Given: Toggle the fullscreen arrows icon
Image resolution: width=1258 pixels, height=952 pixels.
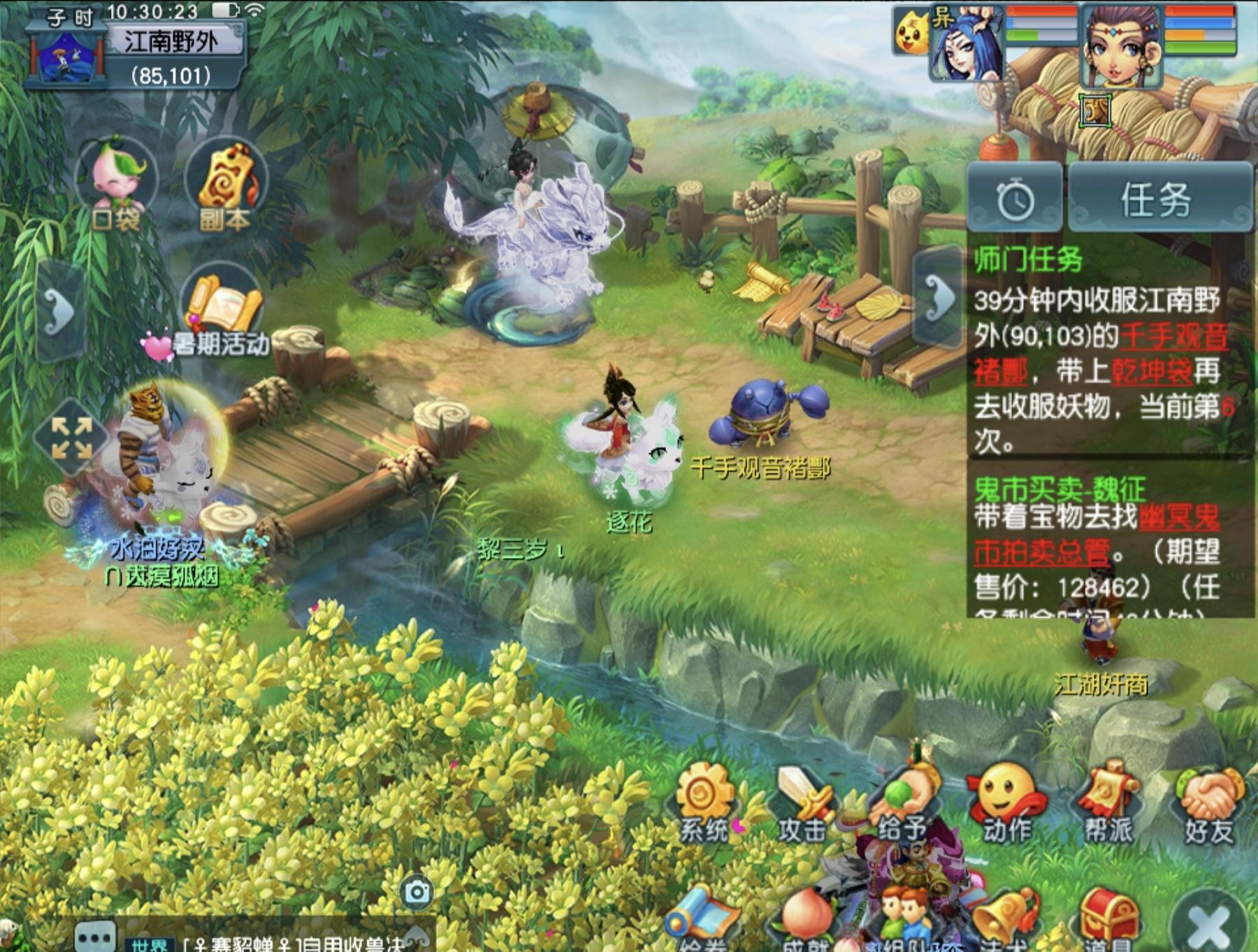Looking at the screenshot, I should click(x=71, y=438).
